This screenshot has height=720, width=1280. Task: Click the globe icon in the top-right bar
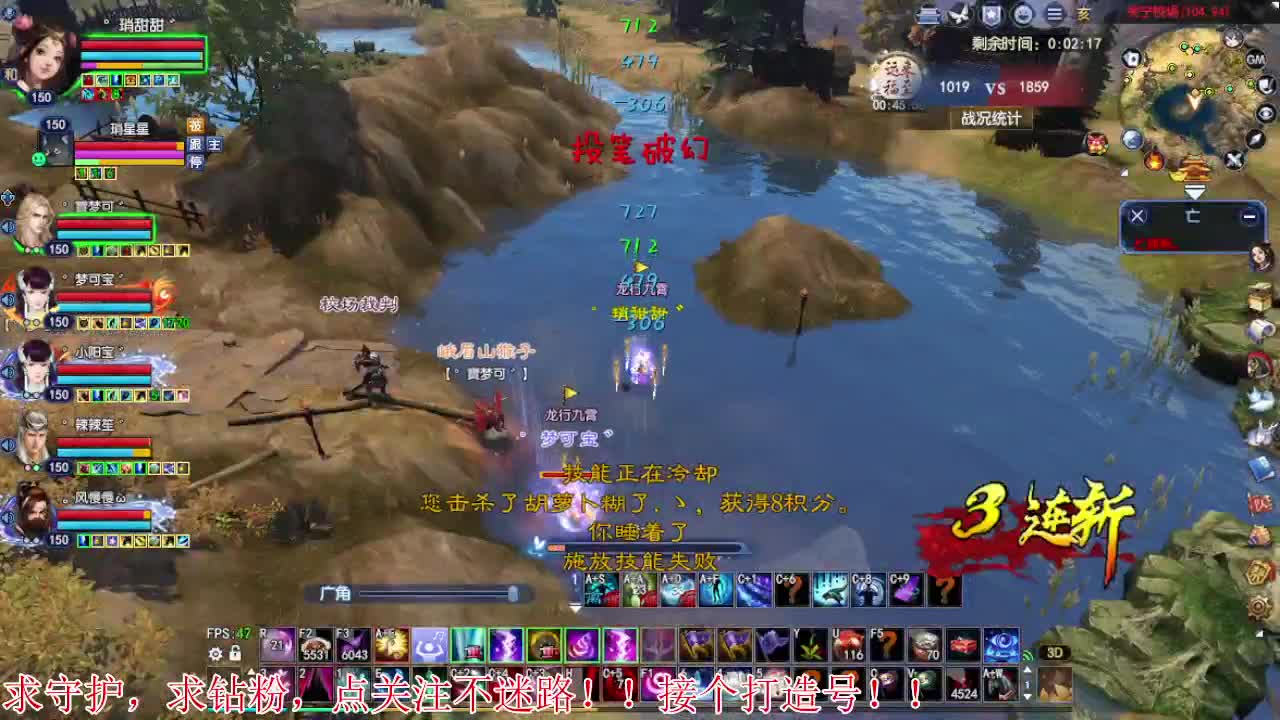(1021, 14)
